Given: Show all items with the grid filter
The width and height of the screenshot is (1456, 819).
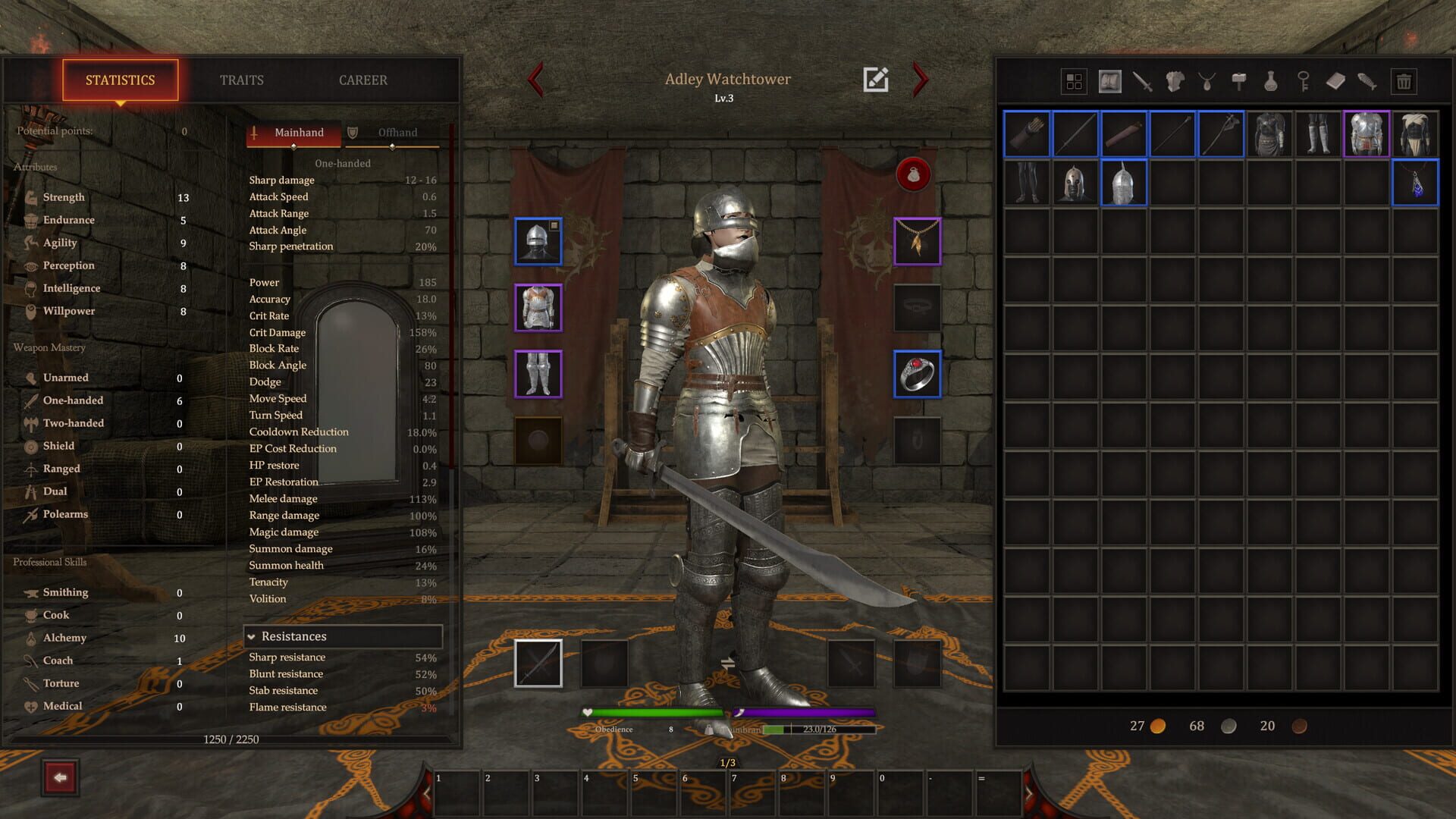Looking at the screenshot, I should click(x=1074, y=81).
